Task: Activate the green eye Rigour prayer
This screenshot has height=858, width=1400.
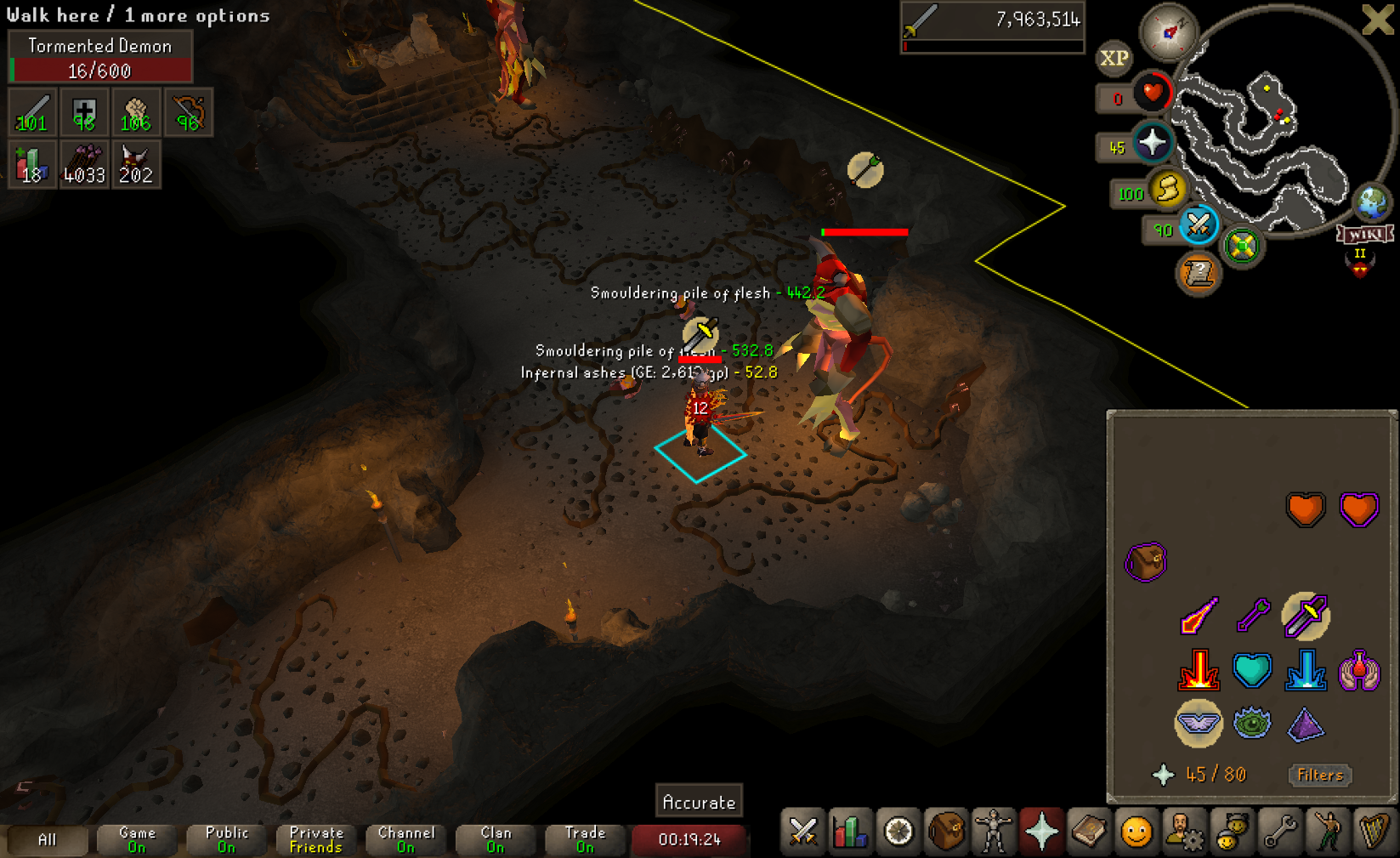Action: tap(1252, 724)
